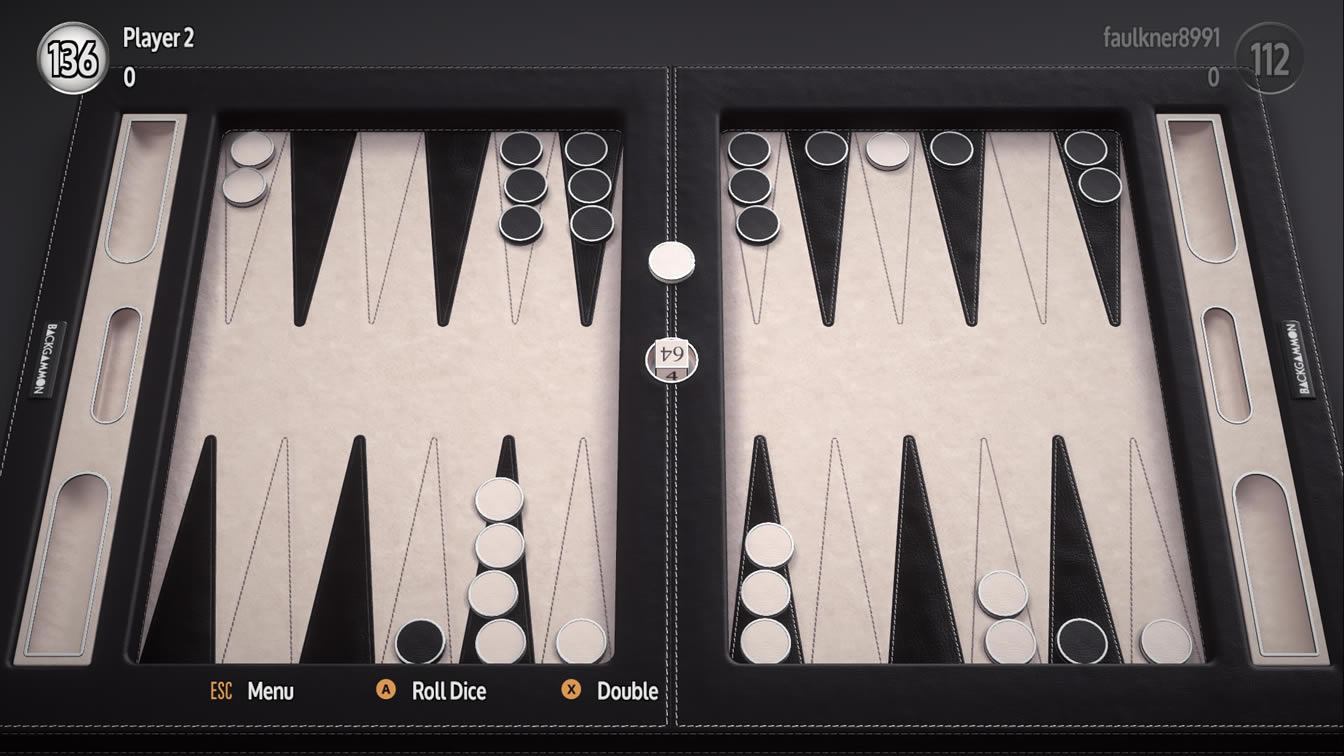The image size is (1344, 756).
Task: Pick the lone white checker among top black checkers
Action: (887, 150)
